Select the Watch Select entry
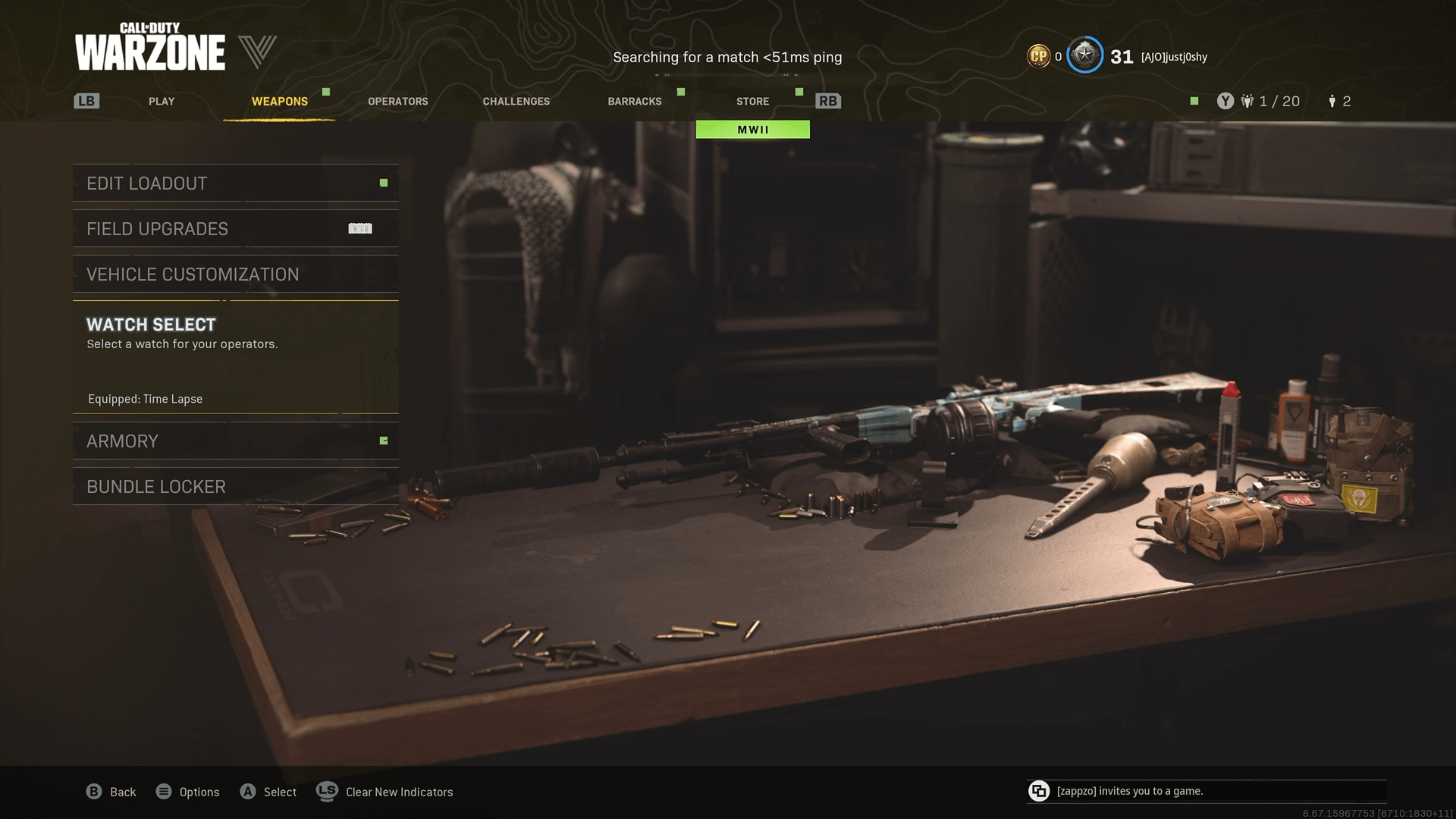This screenshot has width=1456, height=819. 235,356
